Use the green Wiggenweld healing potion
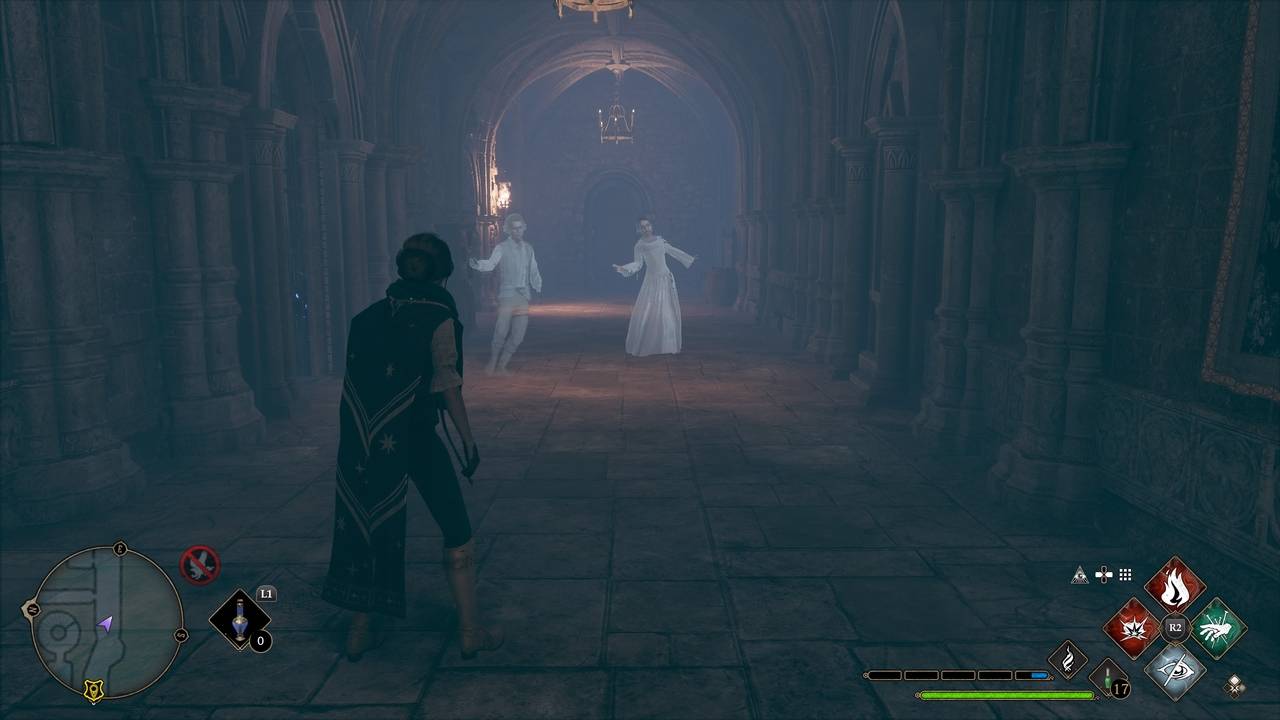Viewport: 1280px width, 720px height. pyautogui.click(x=1107, y=679)
